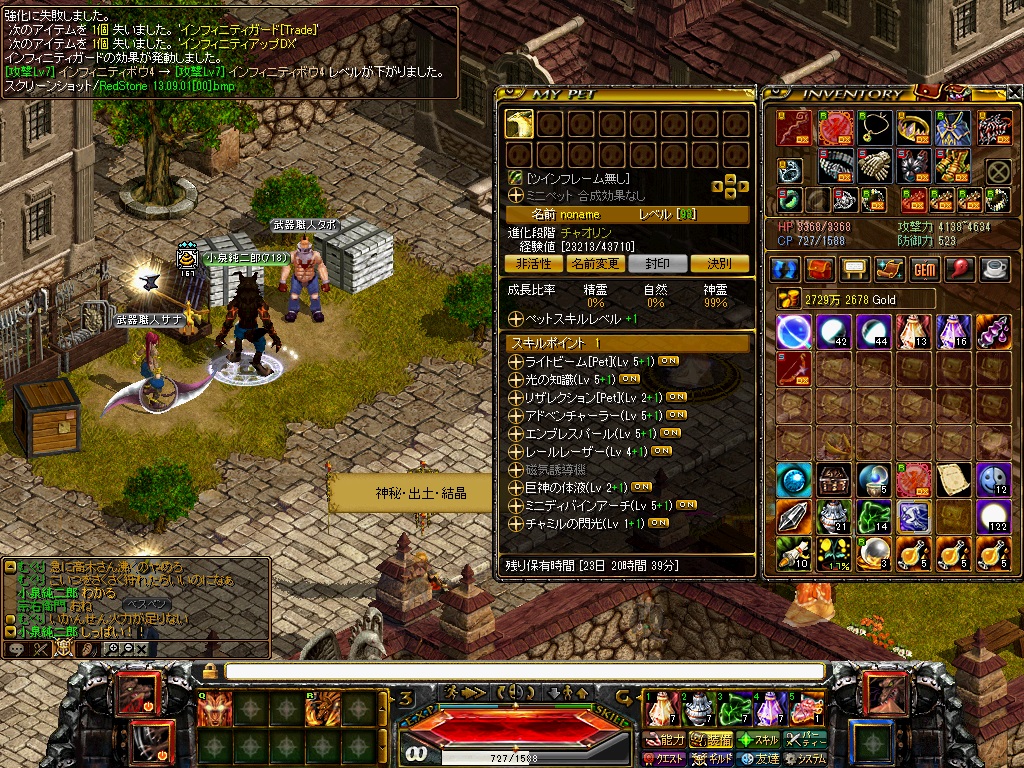Viewport: 1024px width, 768px height.
Task: Click the 非活性 (deactivate) pet button
Action: [533, 264]
